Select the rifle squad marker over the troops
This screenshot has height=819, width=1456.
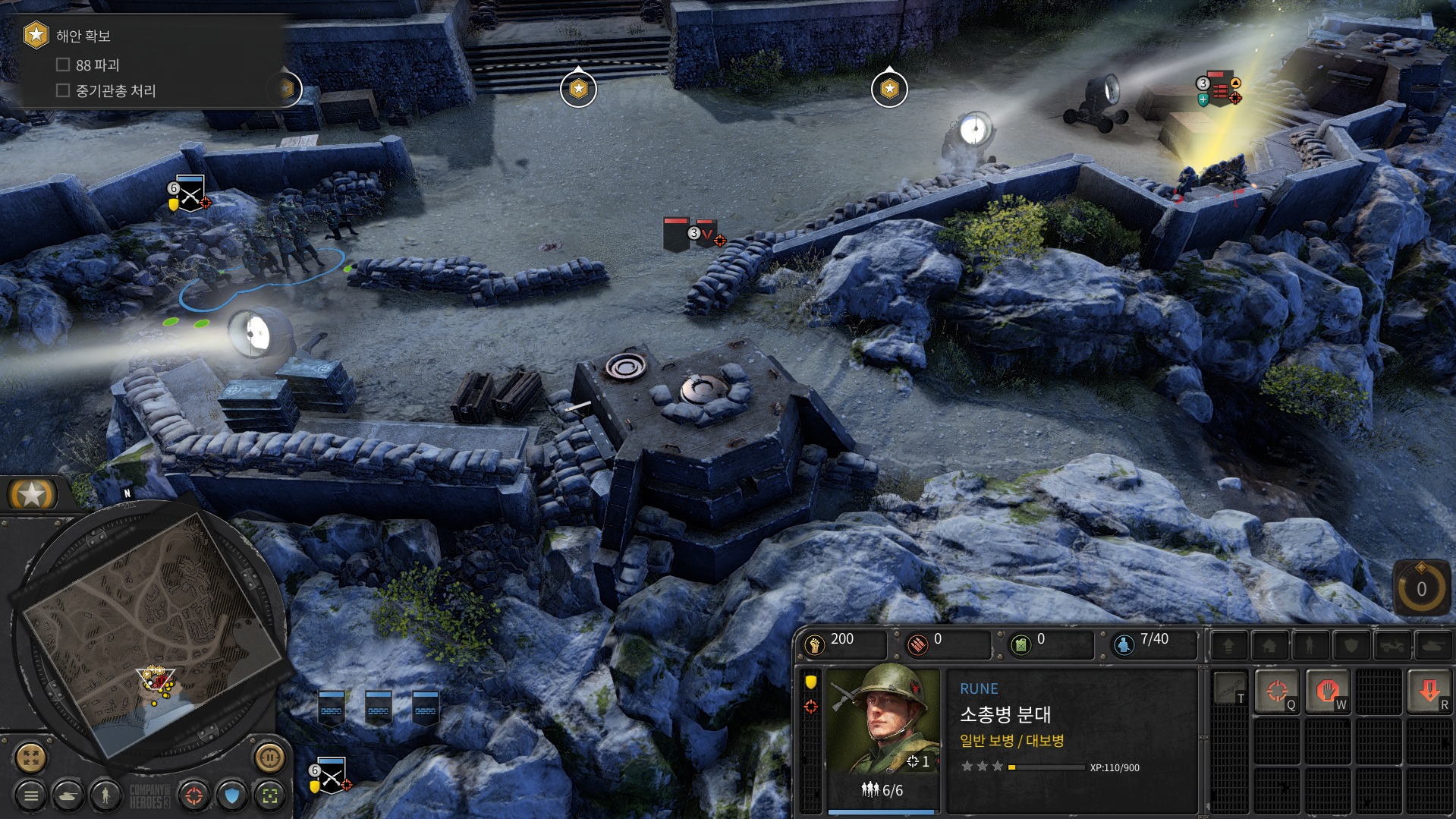[190, 194]
